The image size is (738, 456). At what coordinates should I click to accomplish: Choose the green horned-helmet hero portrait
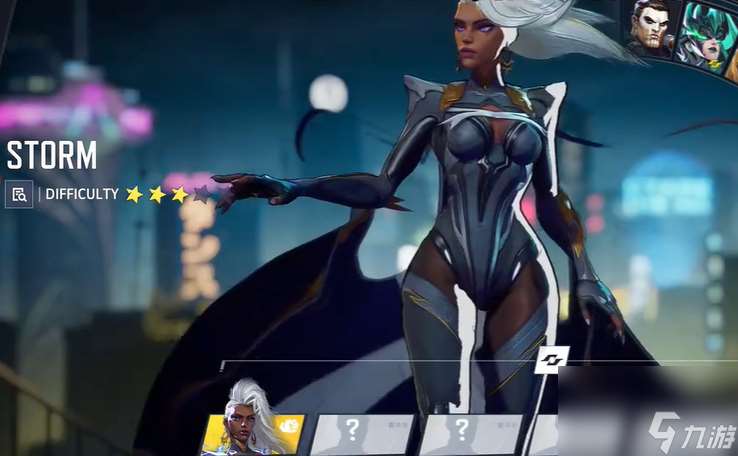(x=704, y=34)
